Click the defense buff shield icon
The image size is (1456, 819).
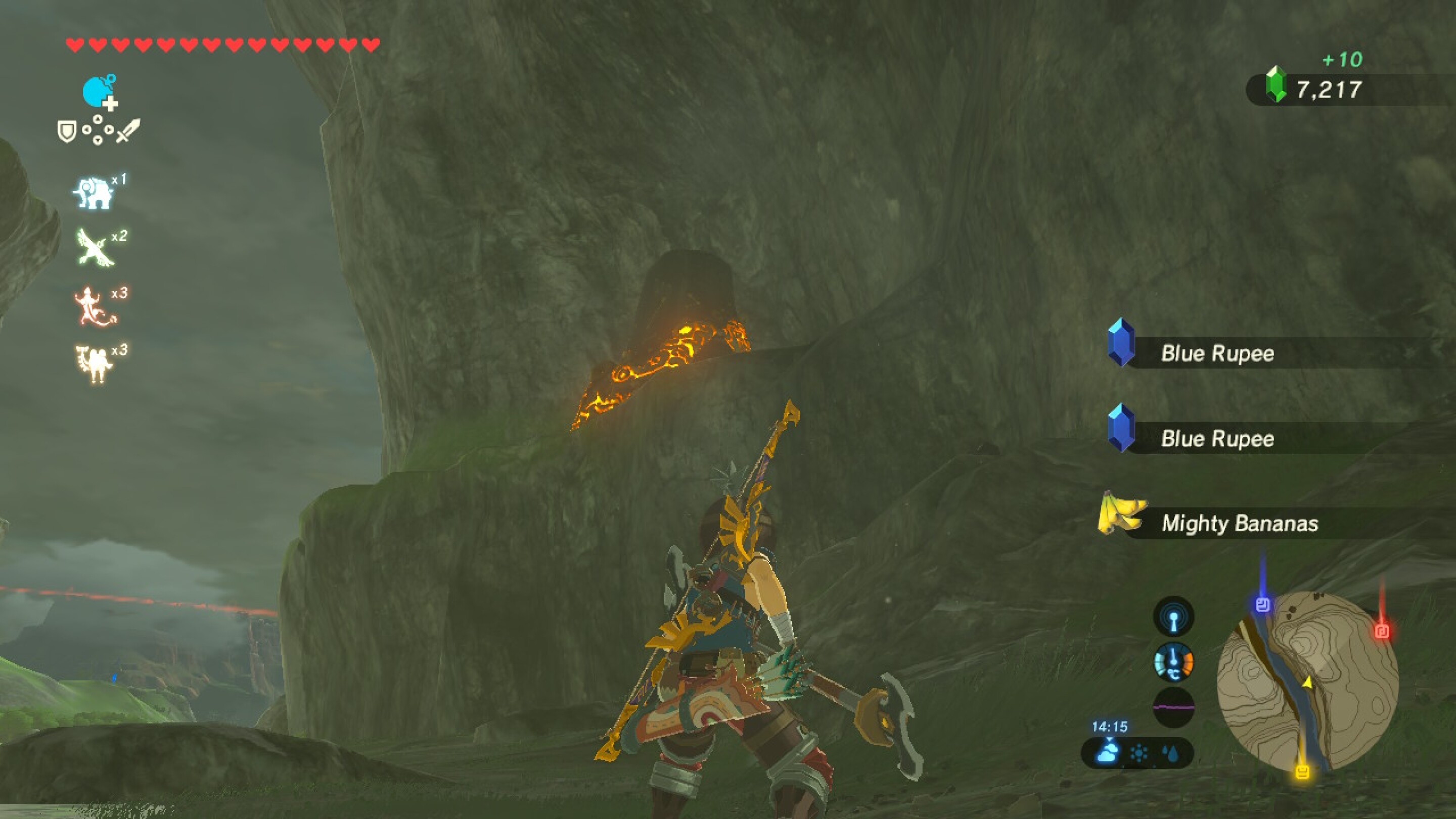[68, 131]
